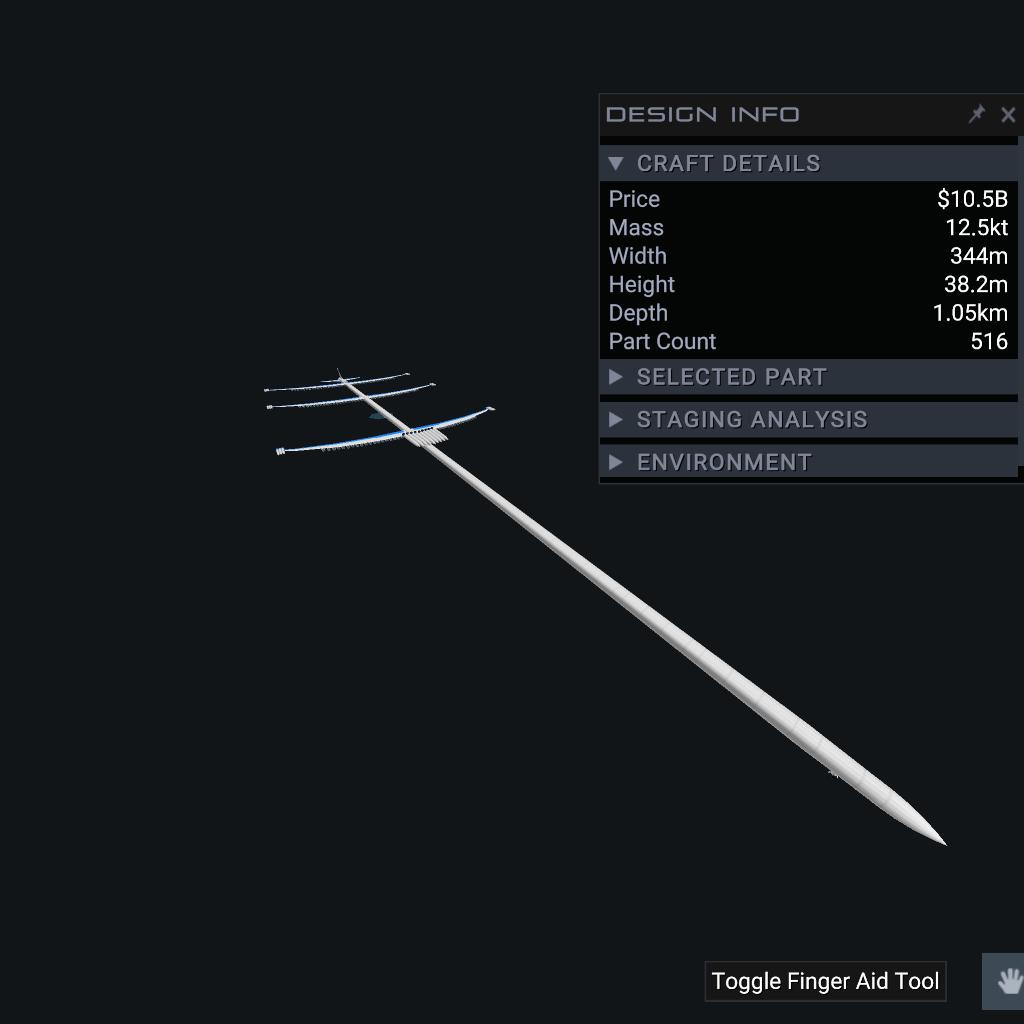The height and width of the screenshot is (1024, 1024).
Task: Pin the Design Info panel
Action: point(977,114)
